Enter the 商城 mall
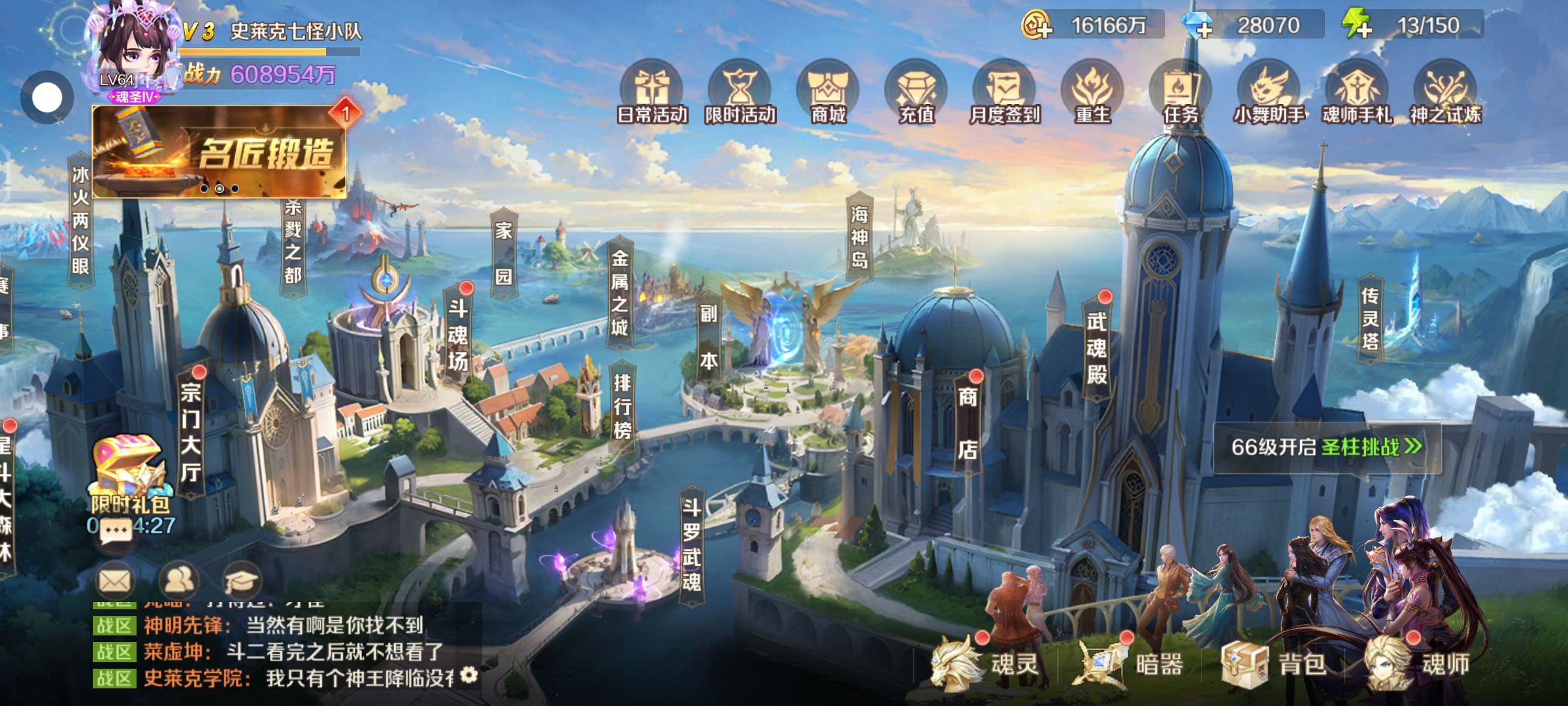This screenshot has height=706, width=1568. point(828,93)
